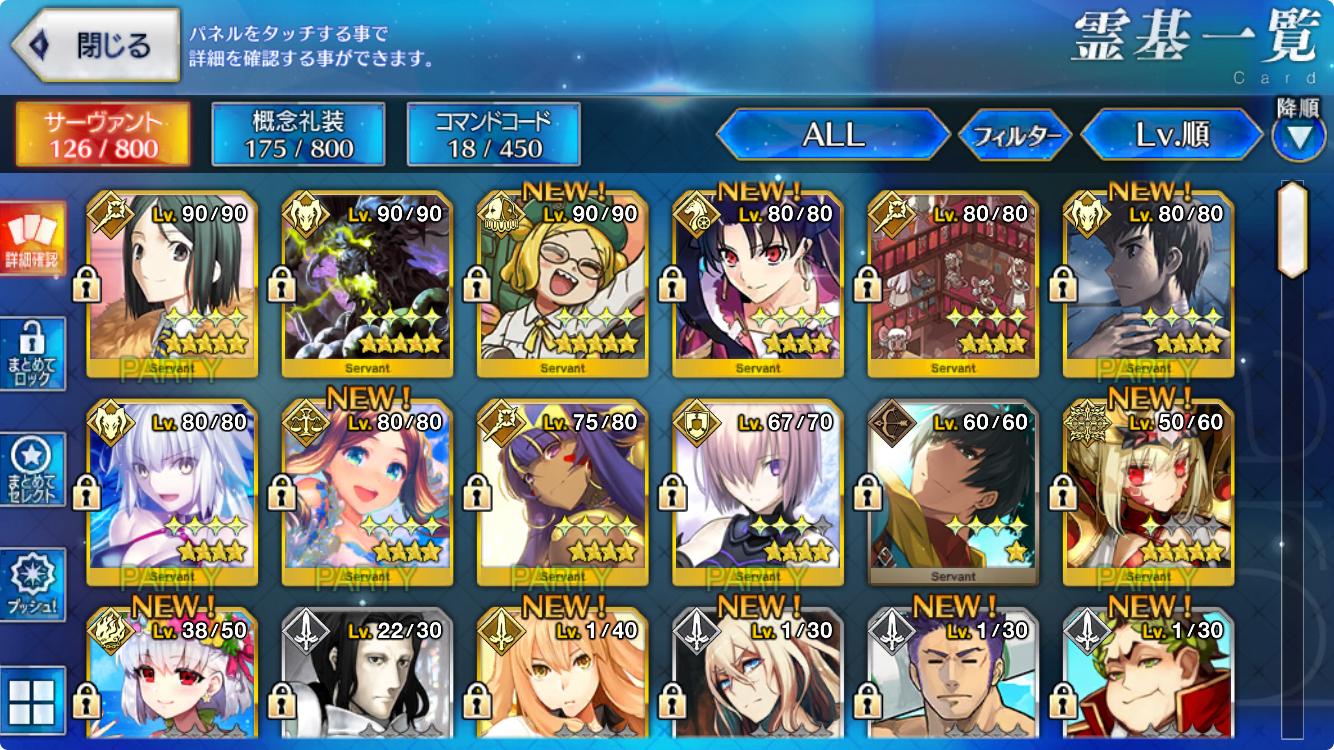The image size is (1334, 750).
Task: Show the コマンドコード tab
Action: tap(494, 135)
